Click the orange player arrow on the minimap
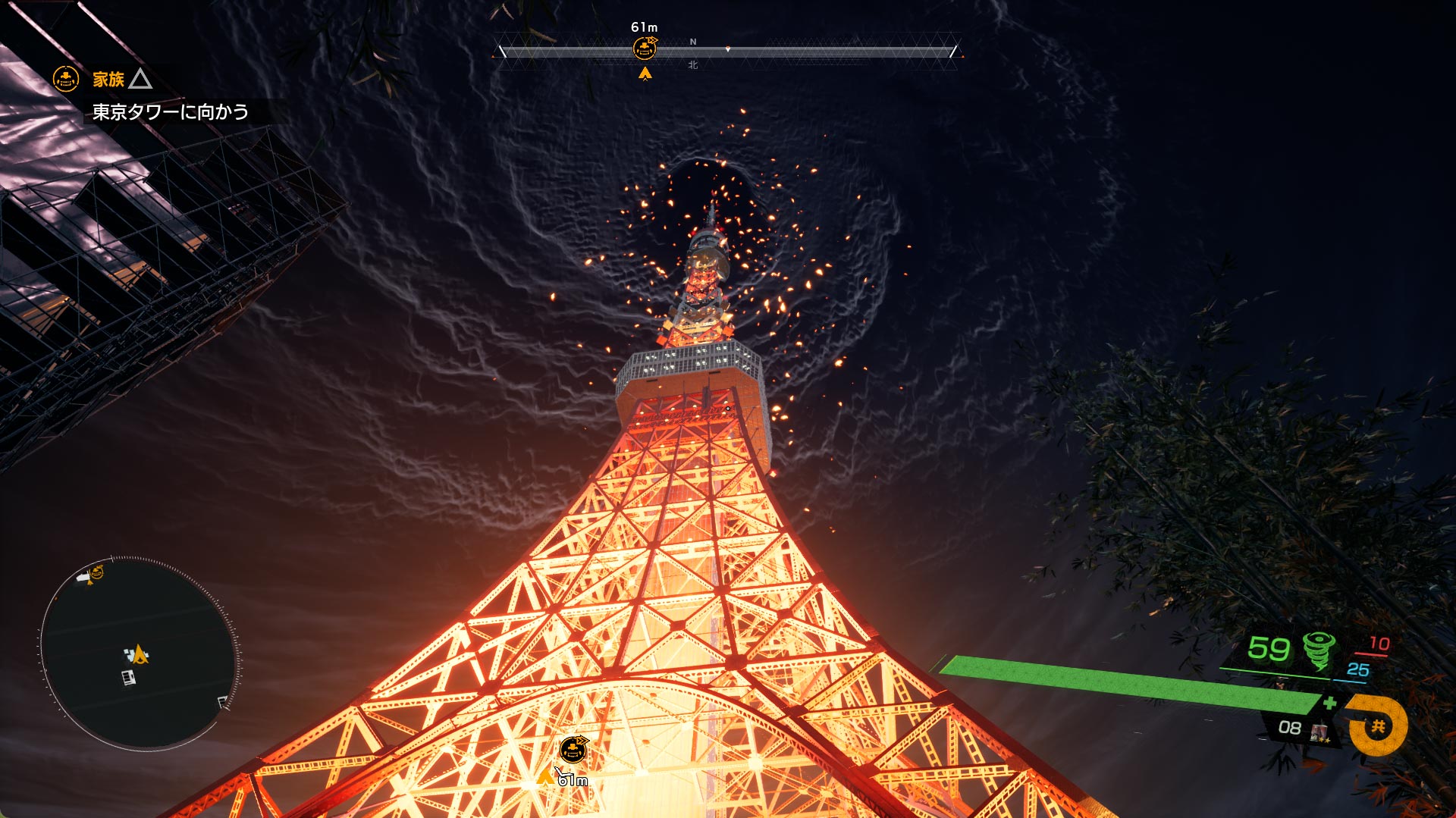 coord(139,653)
